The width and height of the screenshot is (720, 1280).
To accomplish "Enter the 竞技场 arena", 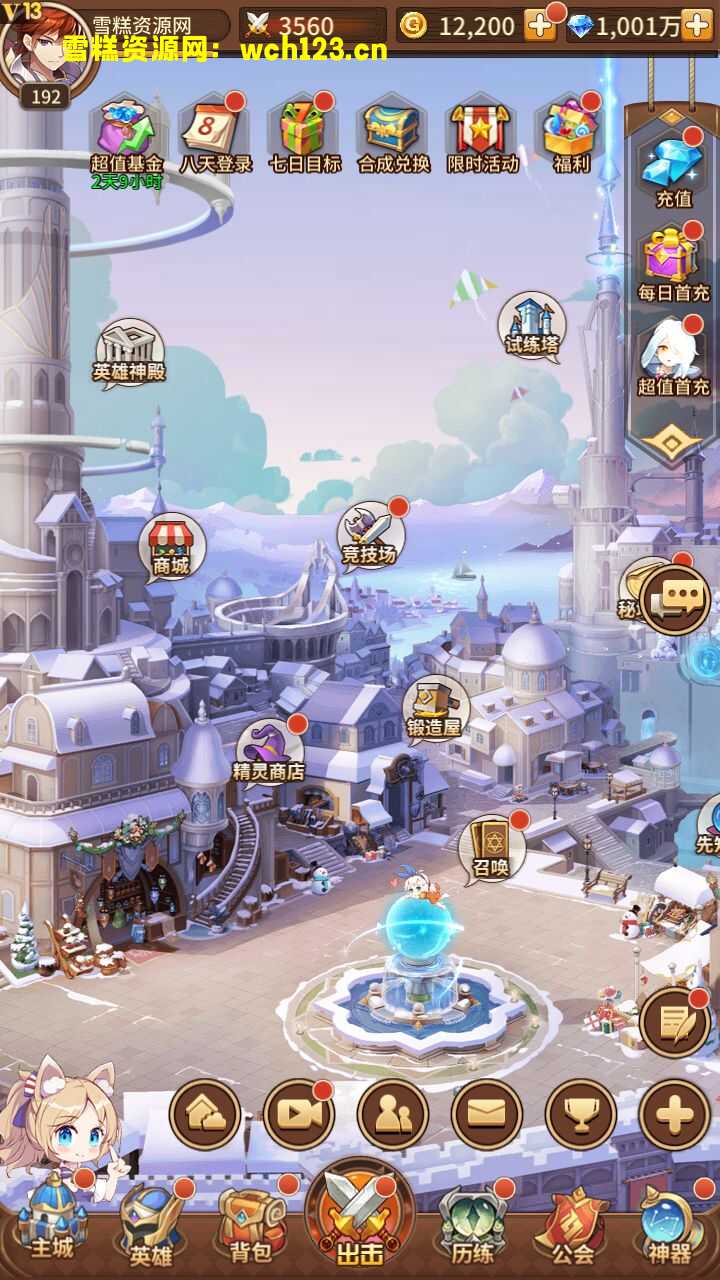I will point(369,535).
